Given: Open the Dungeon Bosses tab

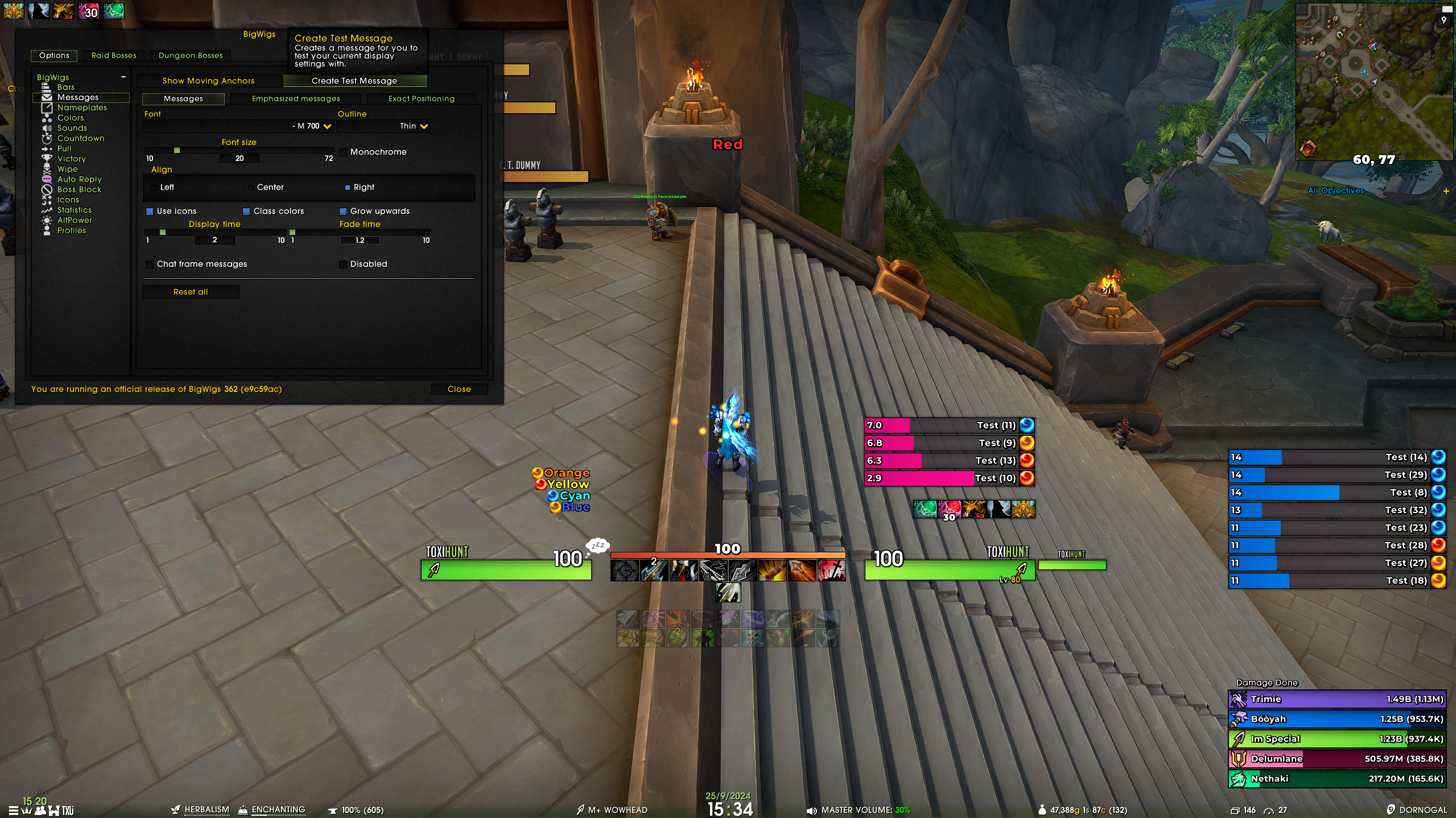Looking at the screenshot, I should click(x=191, y=55).
